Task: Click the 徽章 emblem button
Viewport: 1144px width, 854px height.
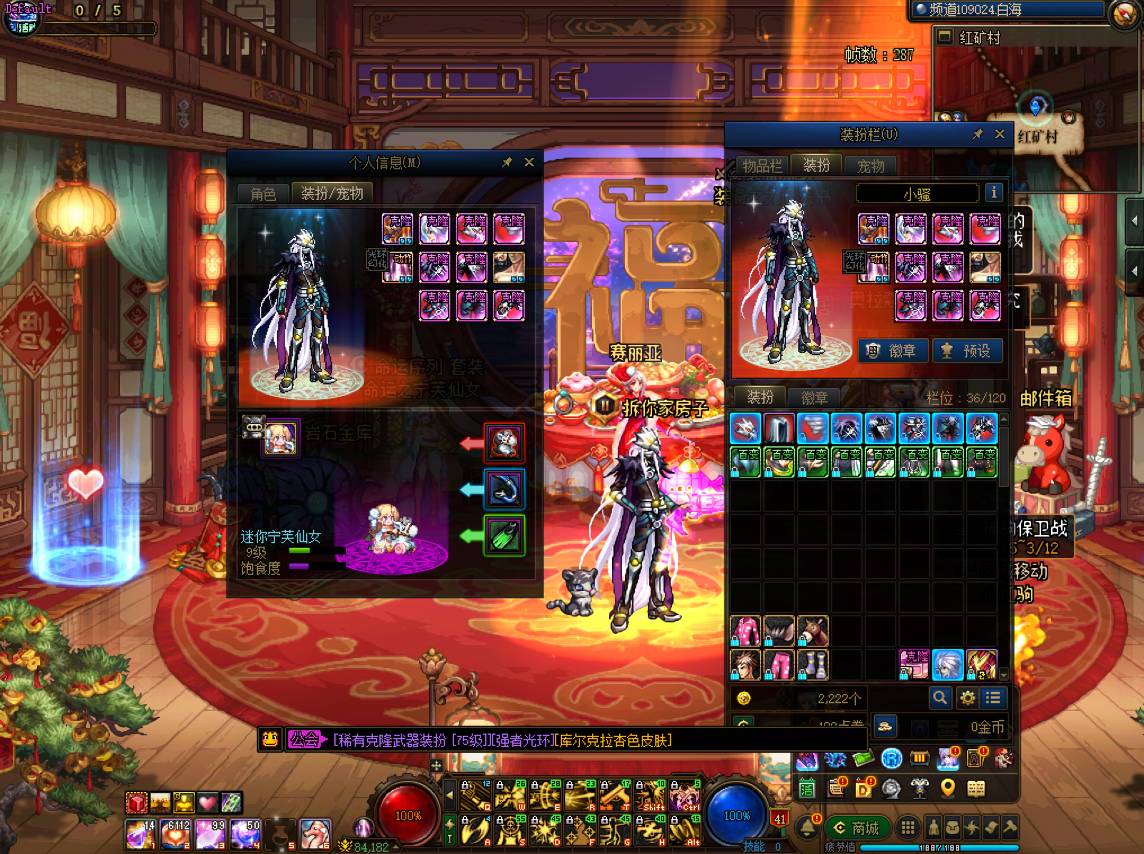Action: (892, 351)
